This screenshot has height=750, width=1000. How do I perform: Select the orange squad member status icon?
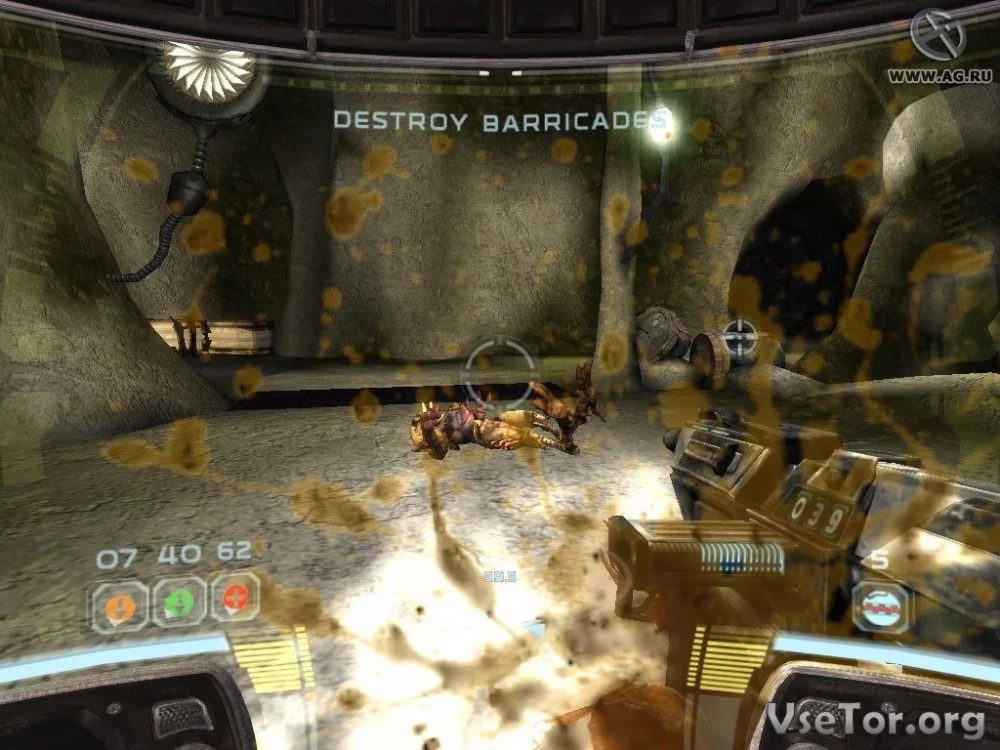(x=121, y=605)
